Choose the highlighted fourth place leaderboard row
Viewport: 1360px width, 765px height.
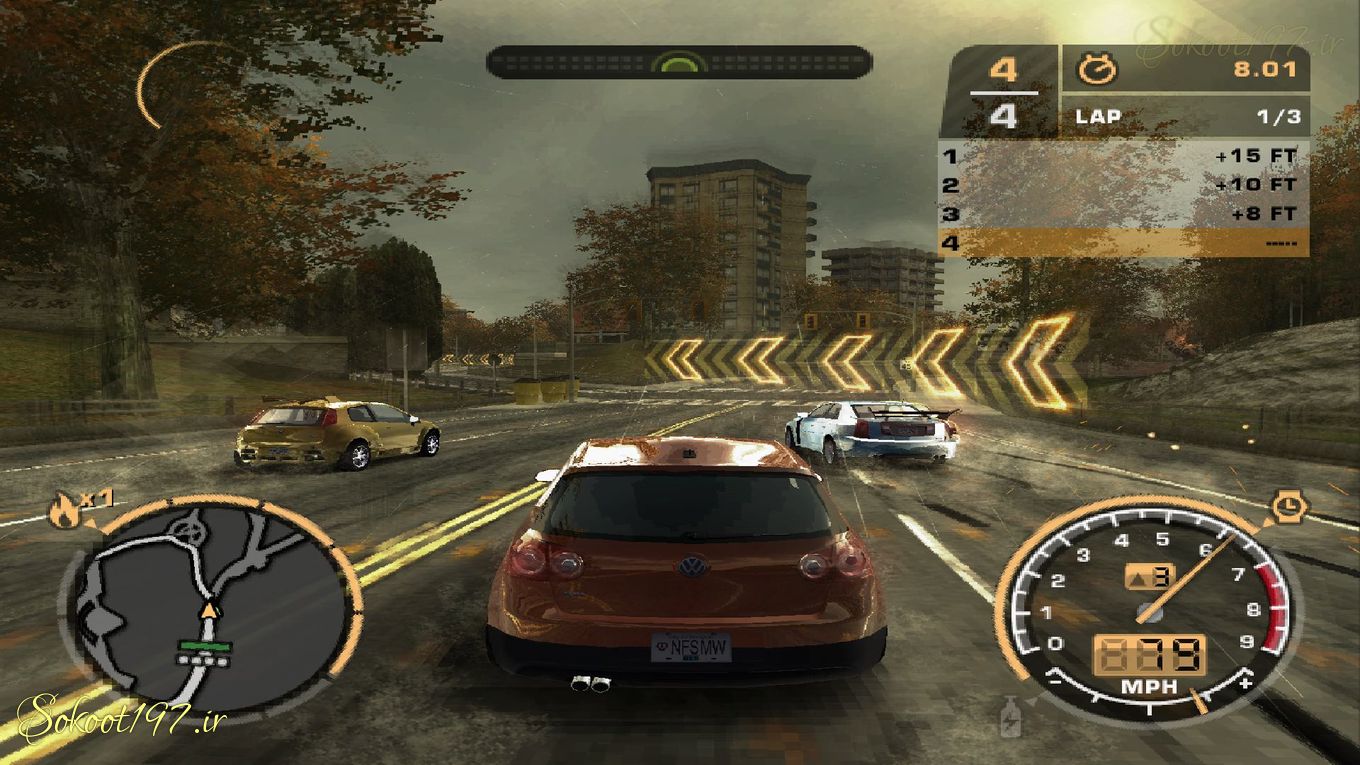(x=1122, y=243)
